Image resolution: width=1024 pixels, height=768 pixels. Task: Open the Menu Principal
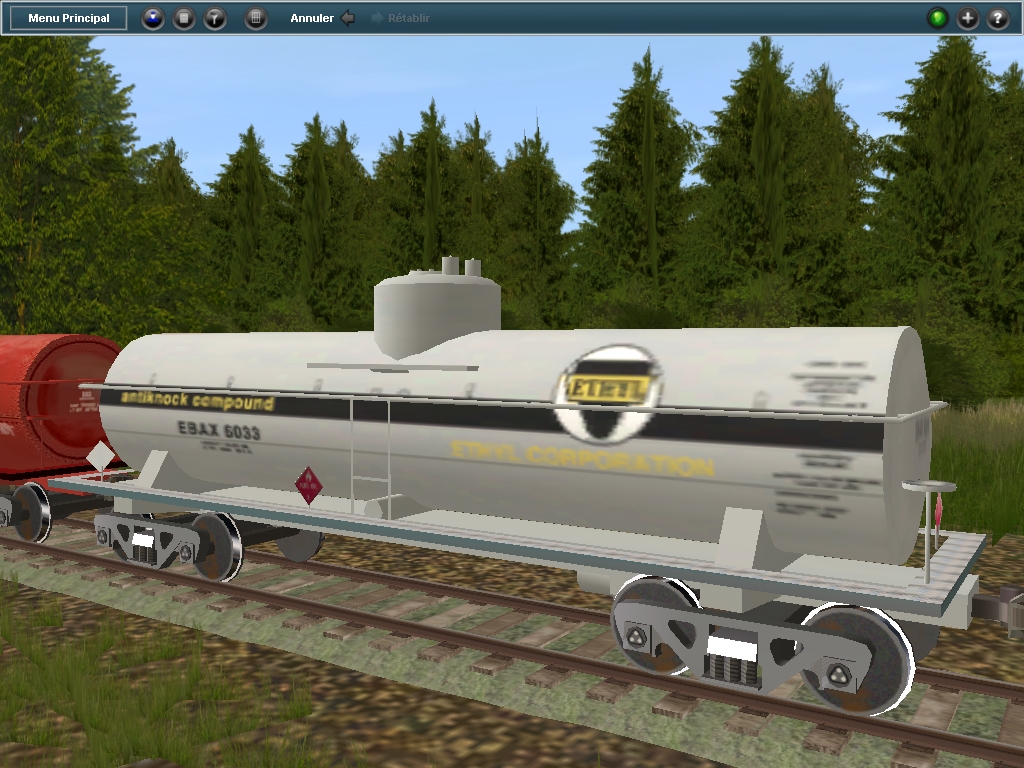tap(69, 18)
